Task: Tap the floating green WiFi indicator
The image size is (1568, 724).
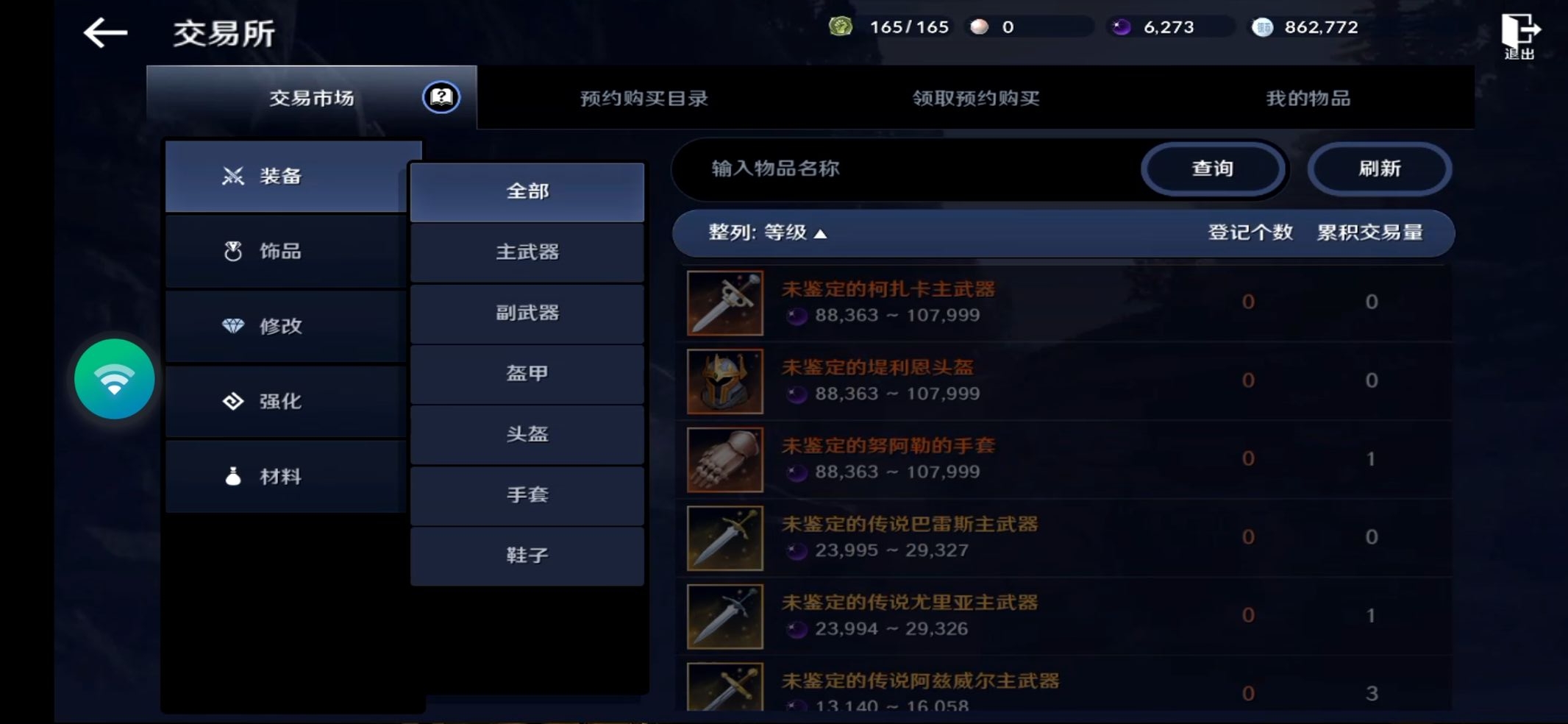Action: point(114,379)
